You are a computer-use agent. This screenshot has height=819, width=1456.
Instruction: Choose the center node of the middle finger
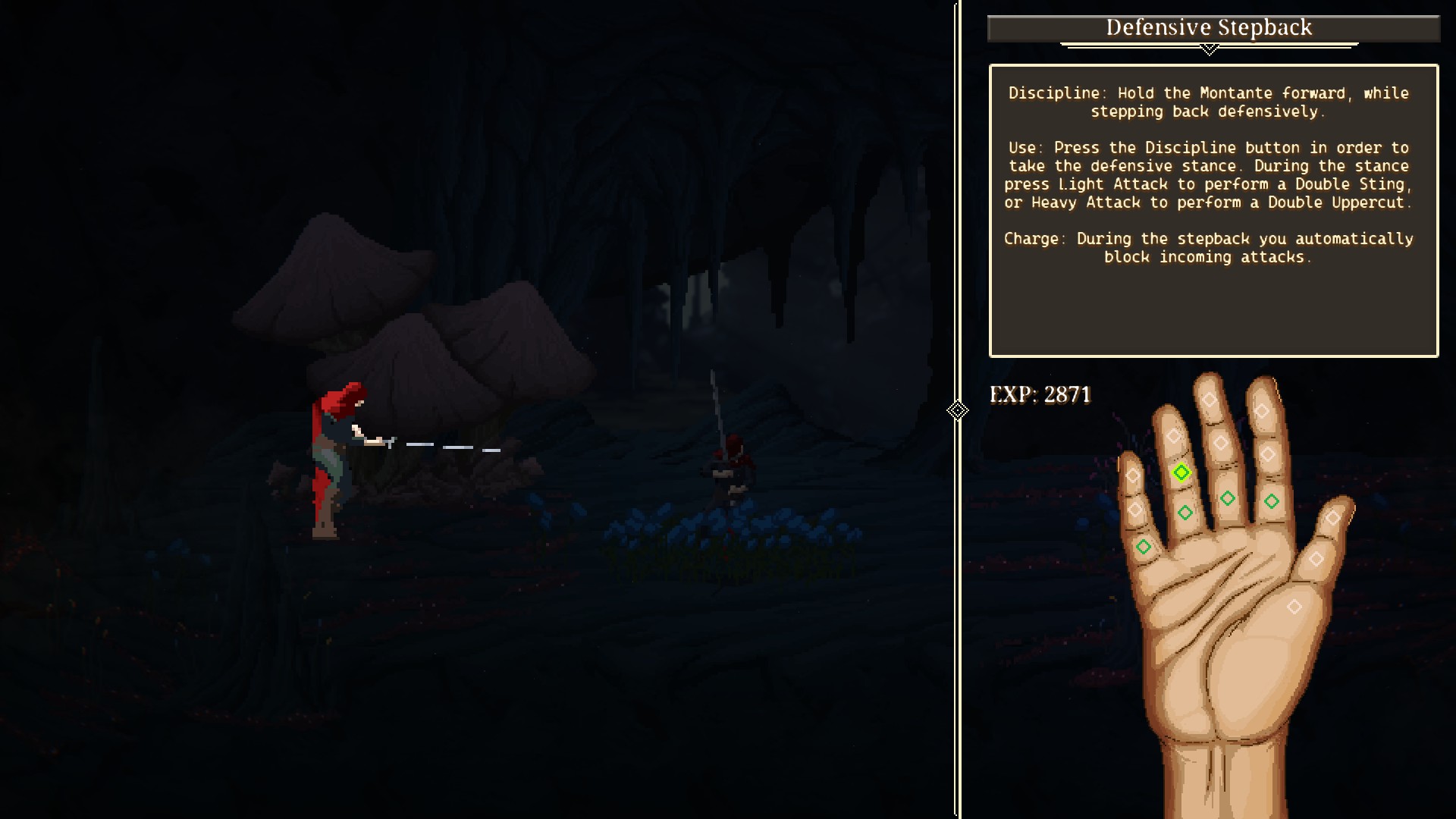pyautogui.click(x=1220, y=443)
